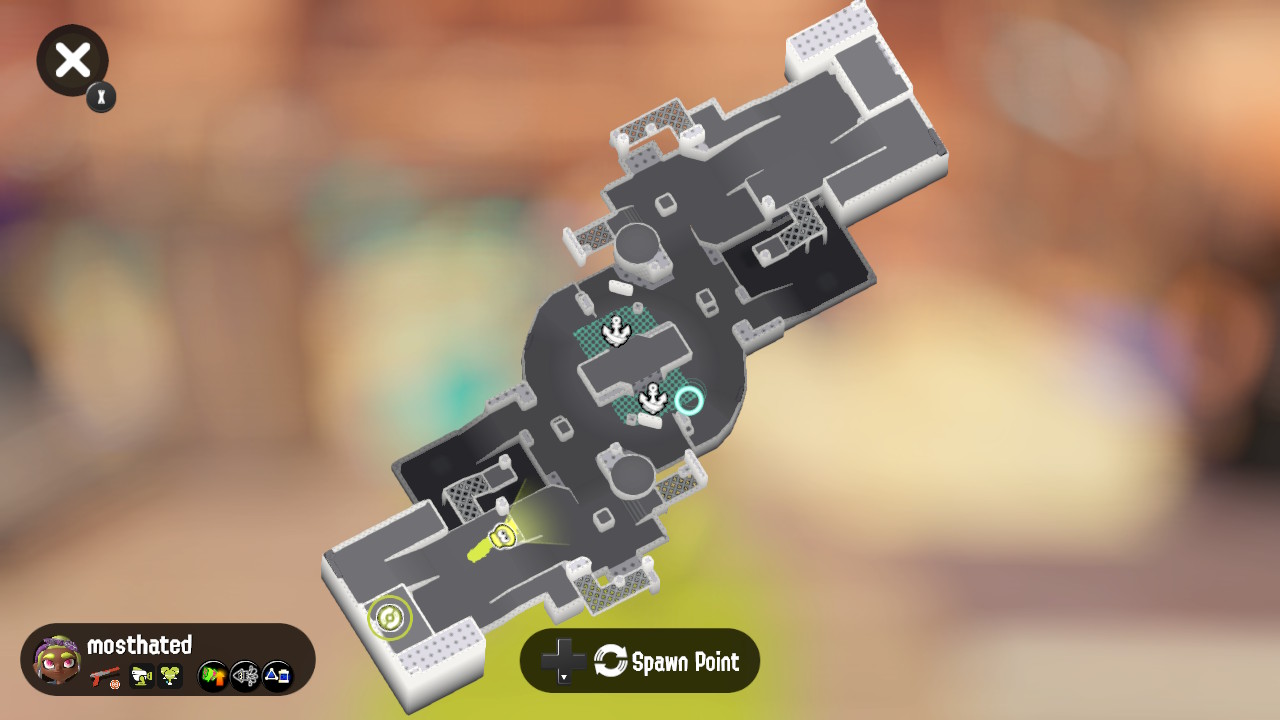The height and width of the screenshot is (720, 1280).
Task: Click the special weapon icon on the player card
Action: tap(169, 677)
